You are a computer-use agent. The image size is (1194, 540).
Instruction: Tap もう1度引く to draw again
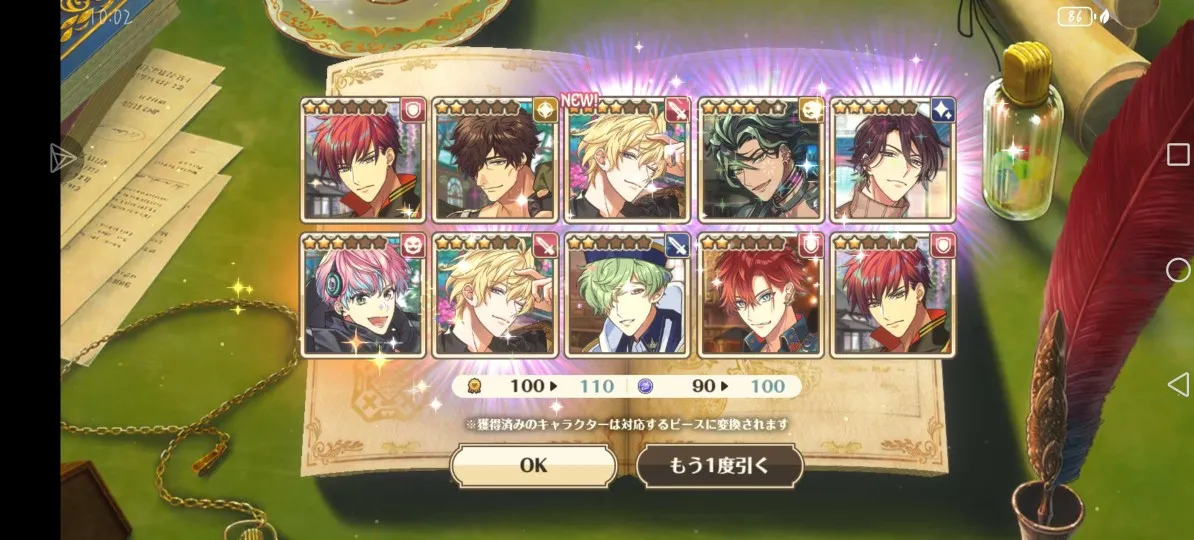(x=719, y=466)
